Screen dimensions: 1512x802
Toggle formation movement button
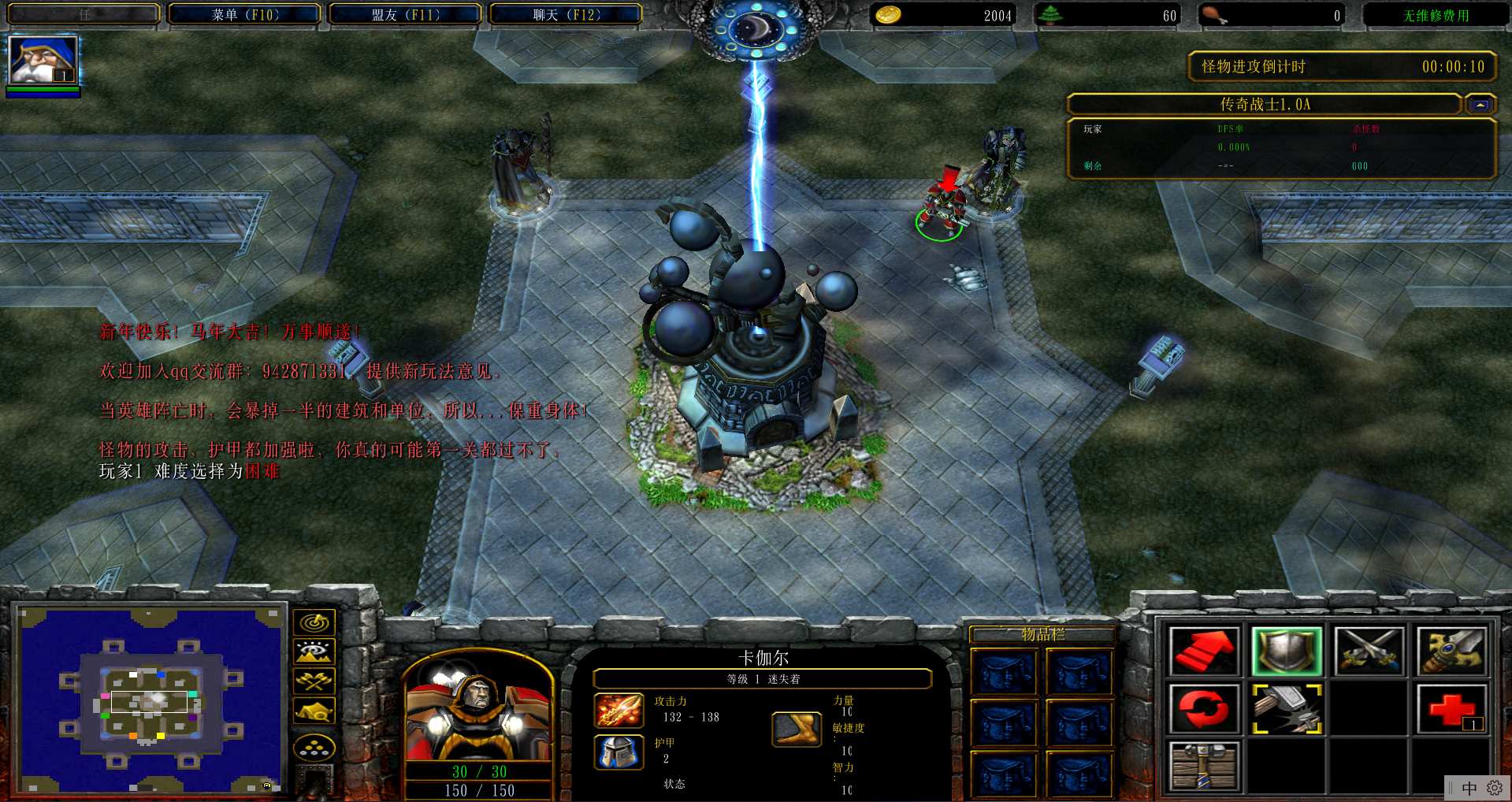tap(314, 748)
